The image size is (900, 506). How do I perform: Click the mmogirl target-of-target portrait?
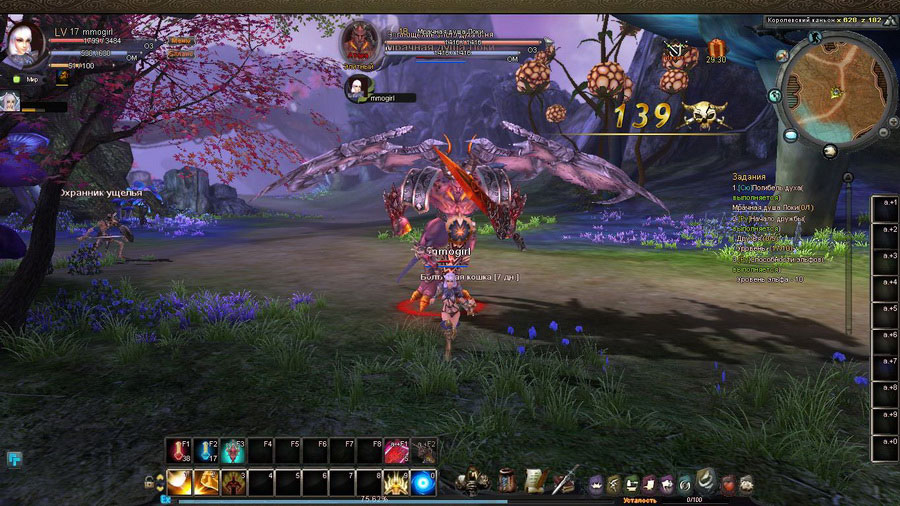click(x=357, y=88)
